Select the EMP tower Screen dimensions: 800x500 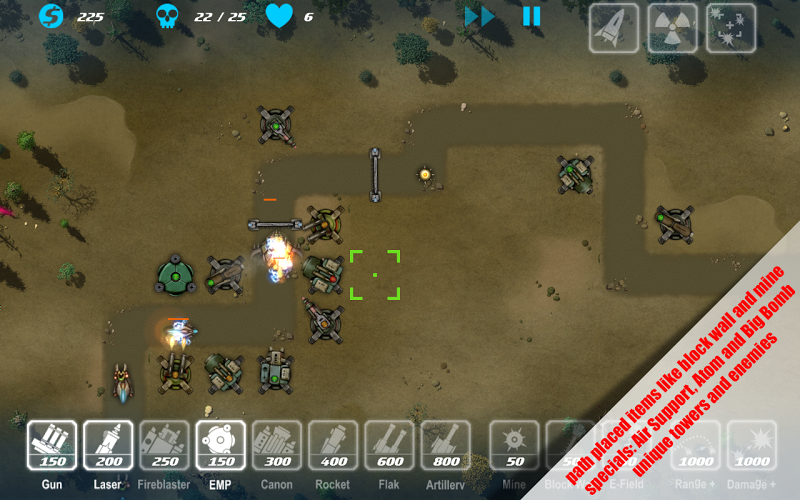click(x=221, y=445)
